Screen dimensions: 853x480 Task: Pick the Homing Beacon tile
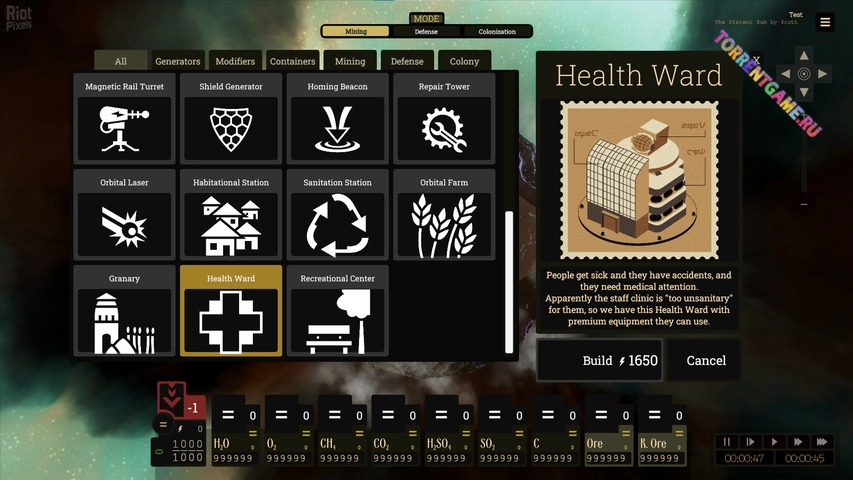(x=338, y=118)
